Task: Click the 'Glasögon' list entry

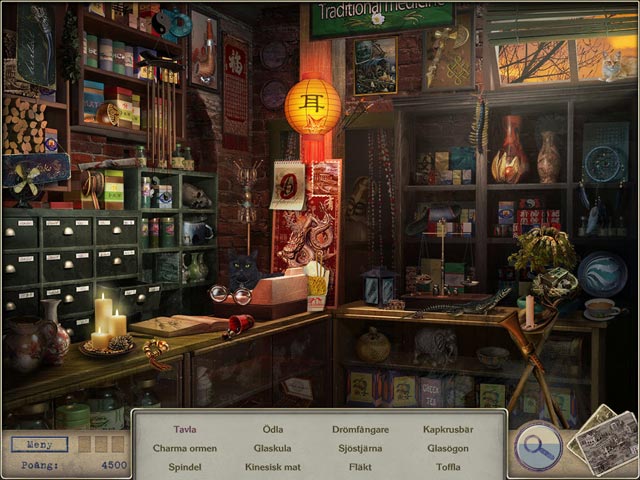Action: click(446, 448)
